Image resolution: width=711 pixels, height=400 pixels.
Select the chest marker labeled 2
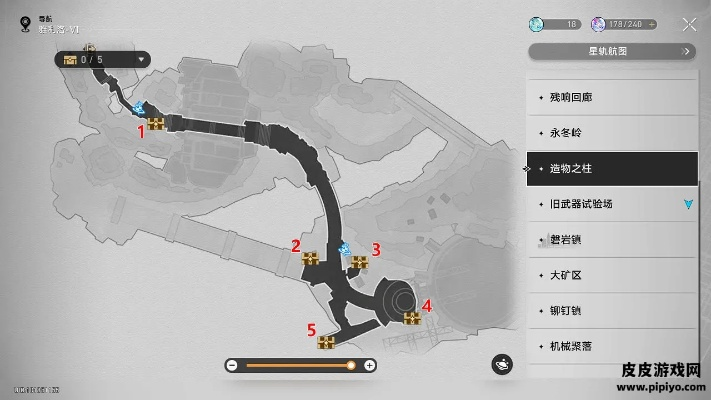point(311,259)
